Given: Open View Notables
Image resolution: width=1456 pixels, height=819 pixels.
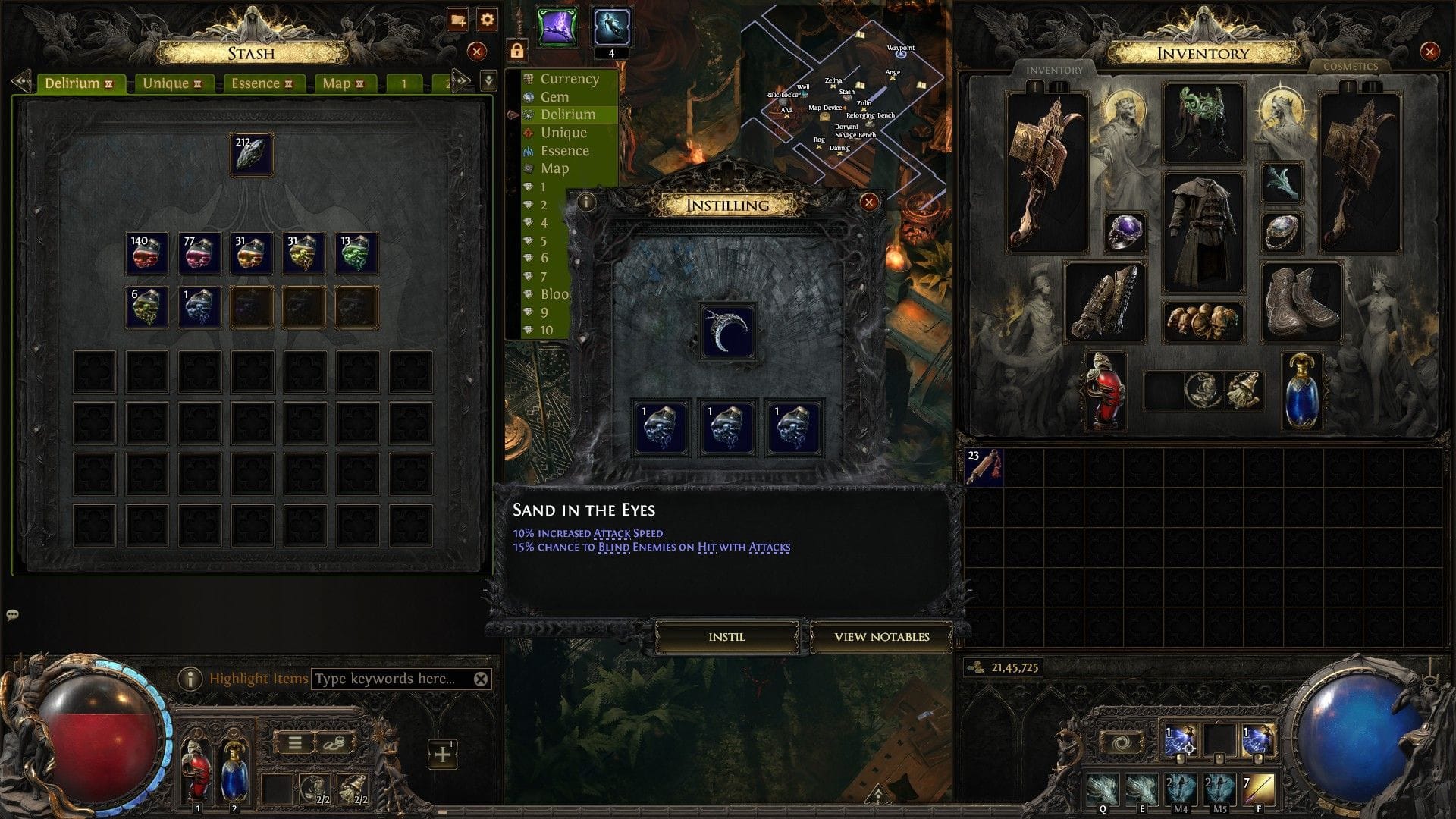Looking at the screenshot, I should 881,638.
